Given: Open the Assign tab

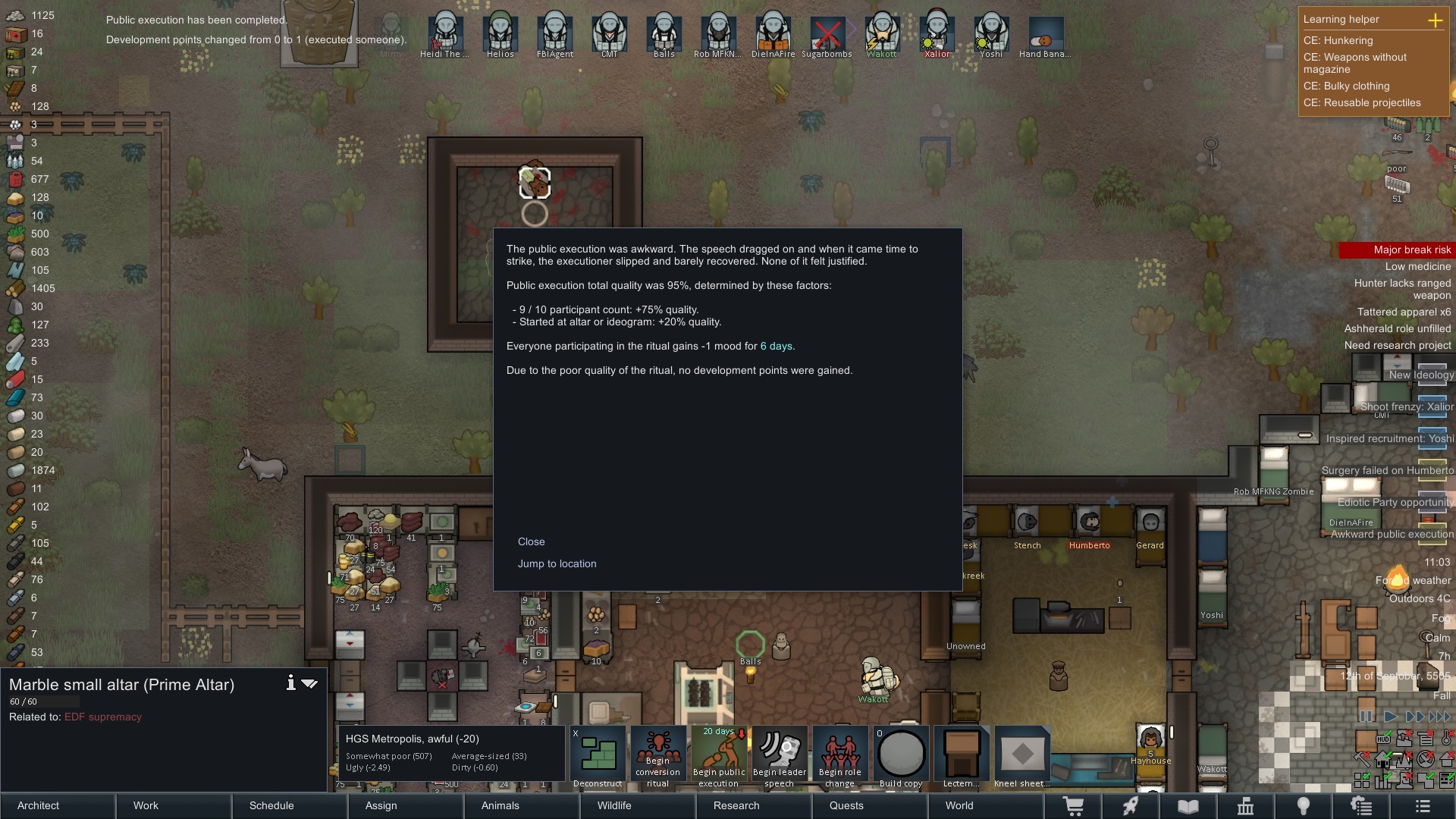Looking at the screenshot, I should click(381, 805).
